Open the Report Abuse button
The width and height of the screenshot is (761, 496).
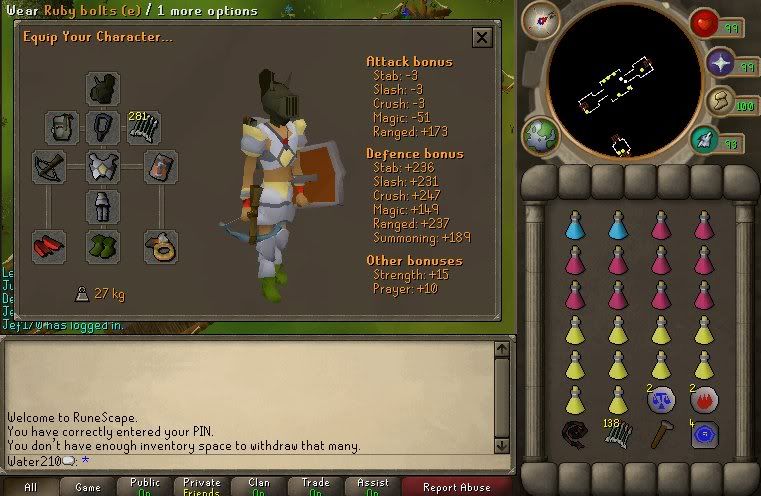(458, 487)
